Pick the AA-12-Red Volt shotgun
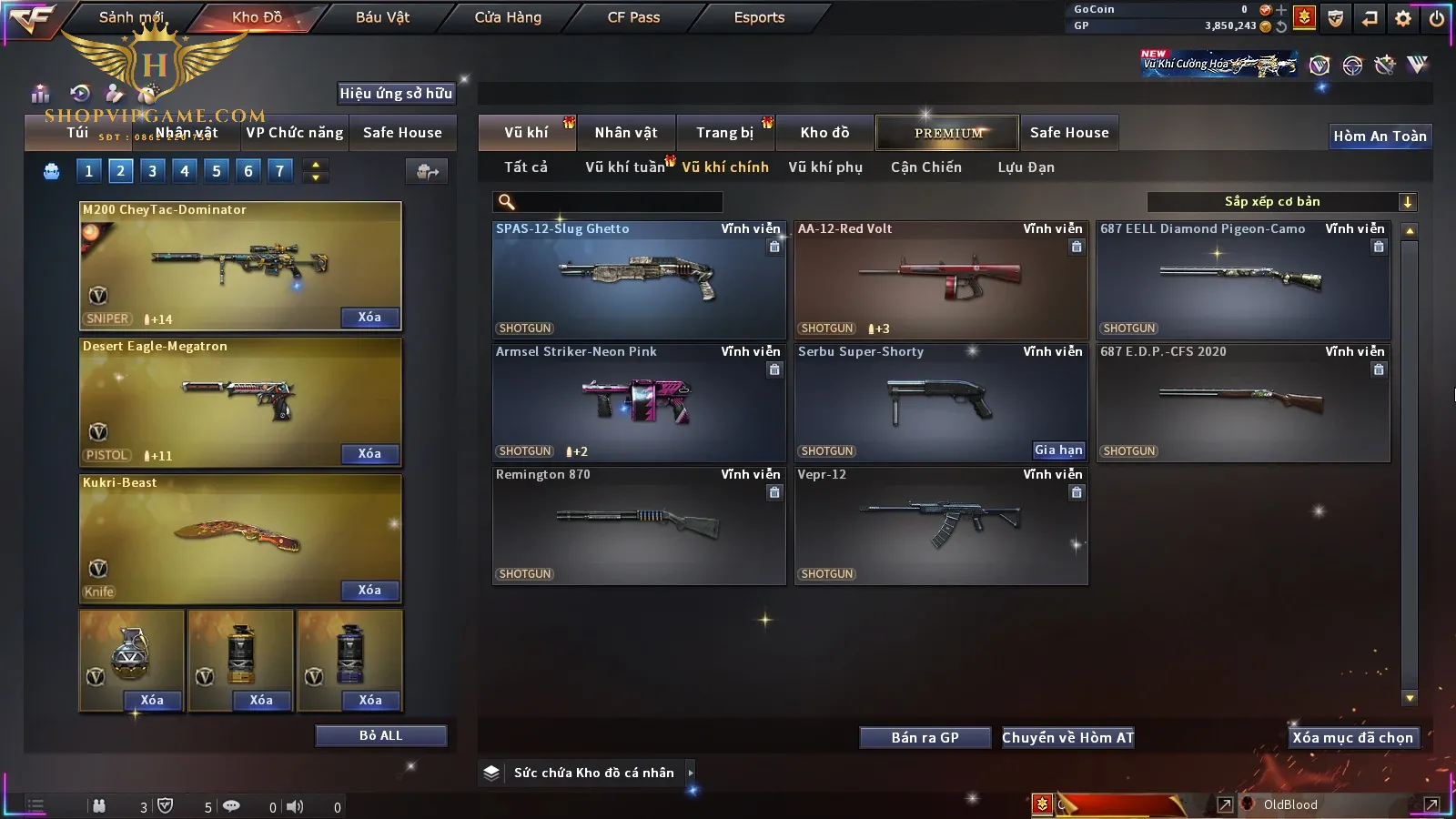 tap(941, 279)
